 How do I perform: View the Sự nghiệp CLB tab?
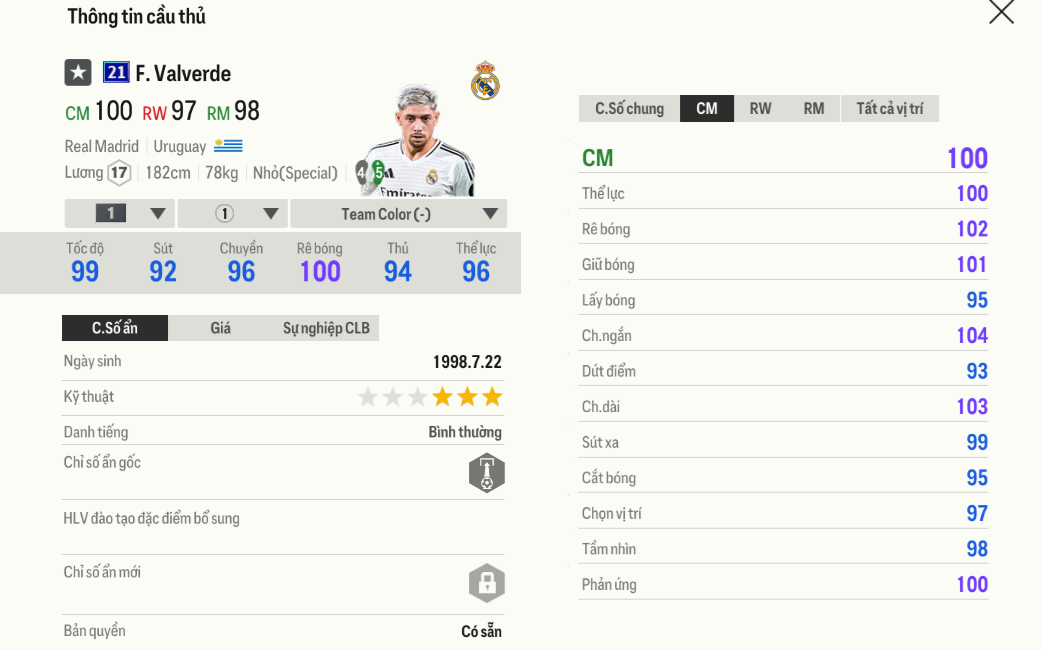click(x=326, y=328)
